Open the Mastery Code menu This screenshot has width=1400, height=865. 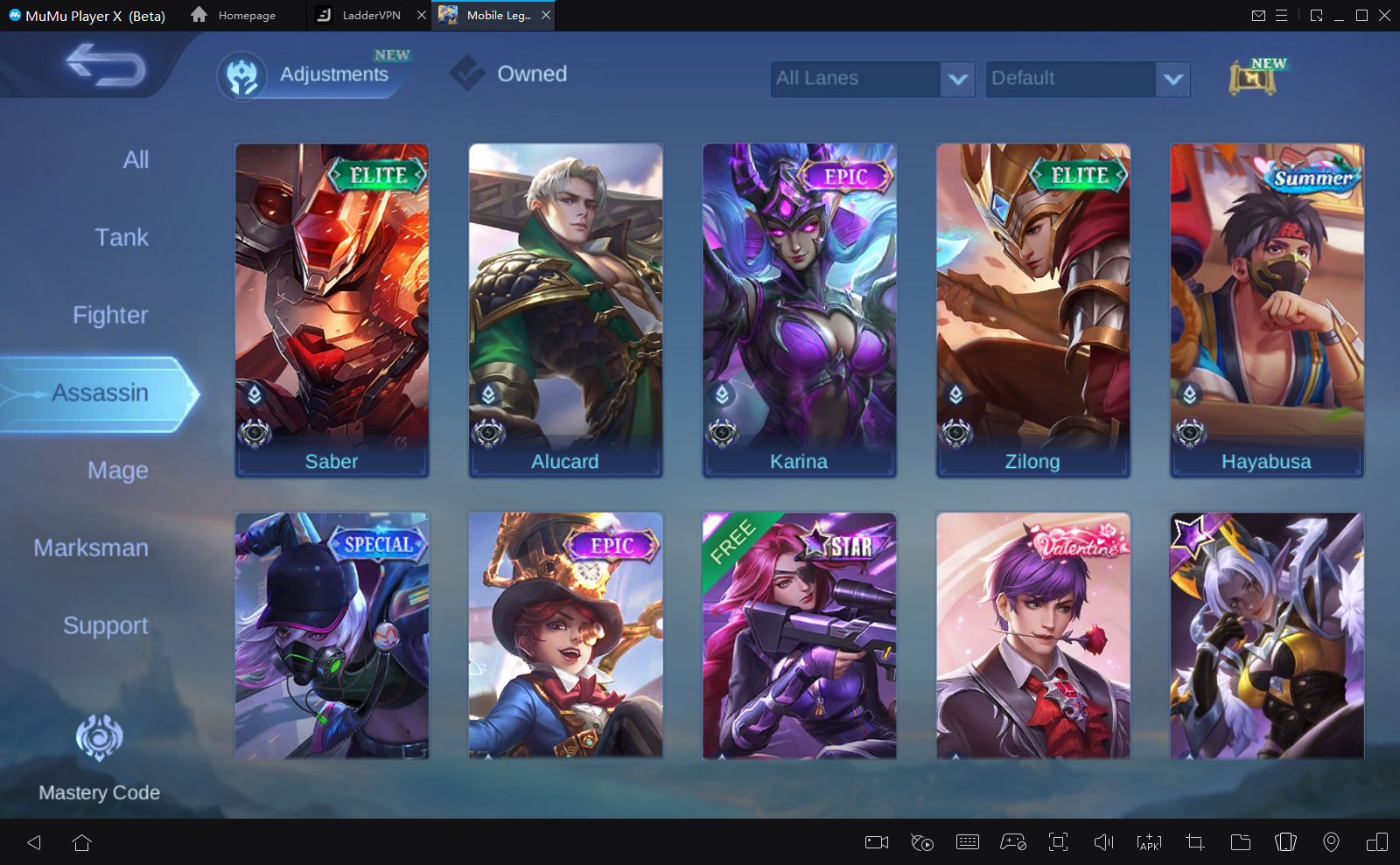99,757
